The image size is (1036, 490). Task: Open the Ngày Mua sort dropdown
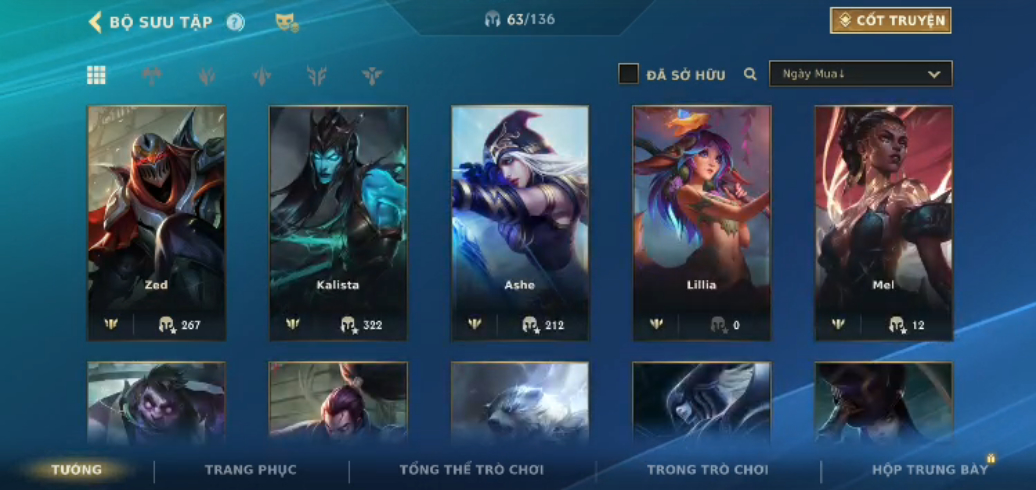pos(860,74)
